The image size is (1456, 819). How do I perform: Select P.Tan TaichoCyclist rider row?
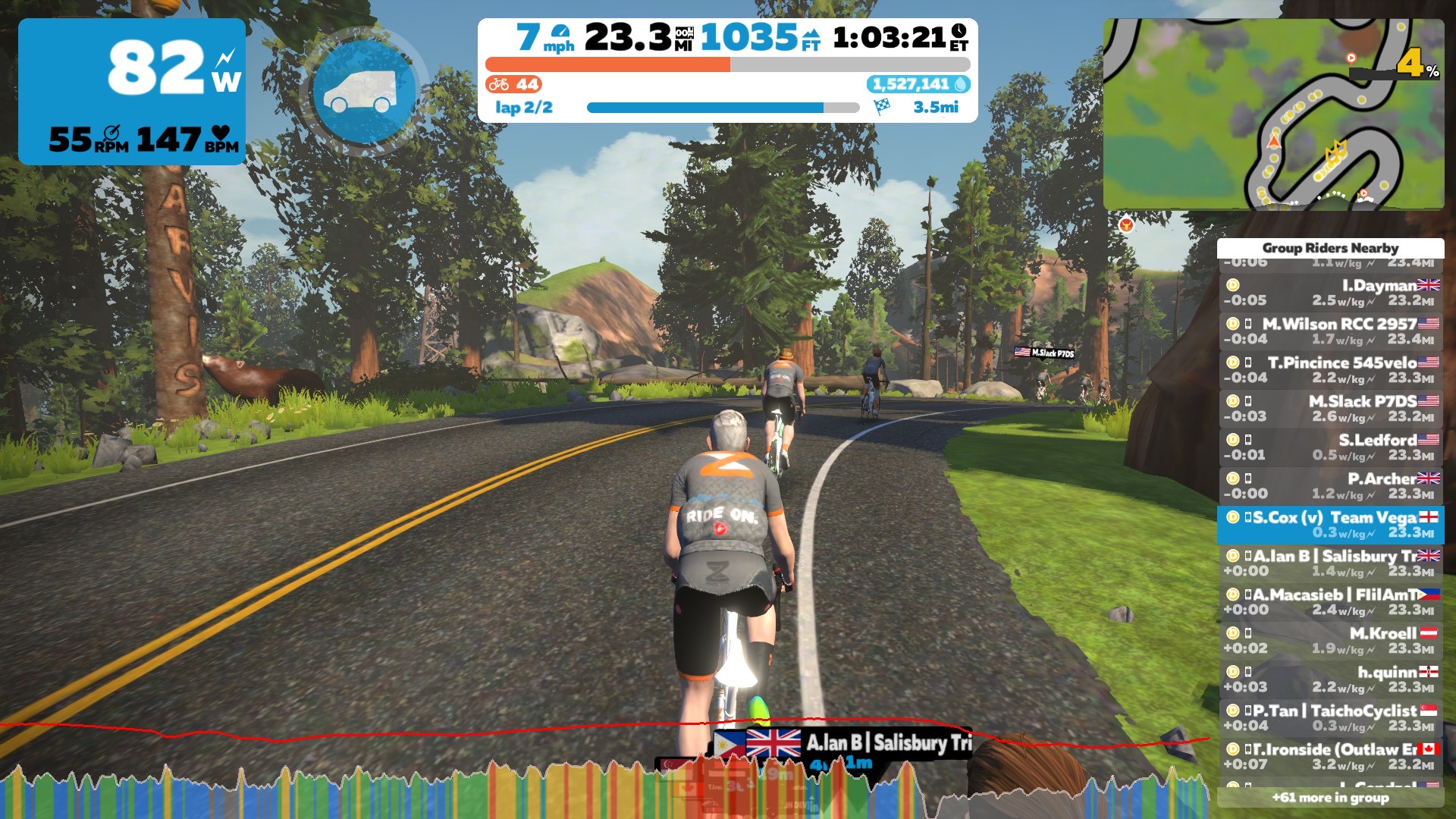(x=1330, y=718)
